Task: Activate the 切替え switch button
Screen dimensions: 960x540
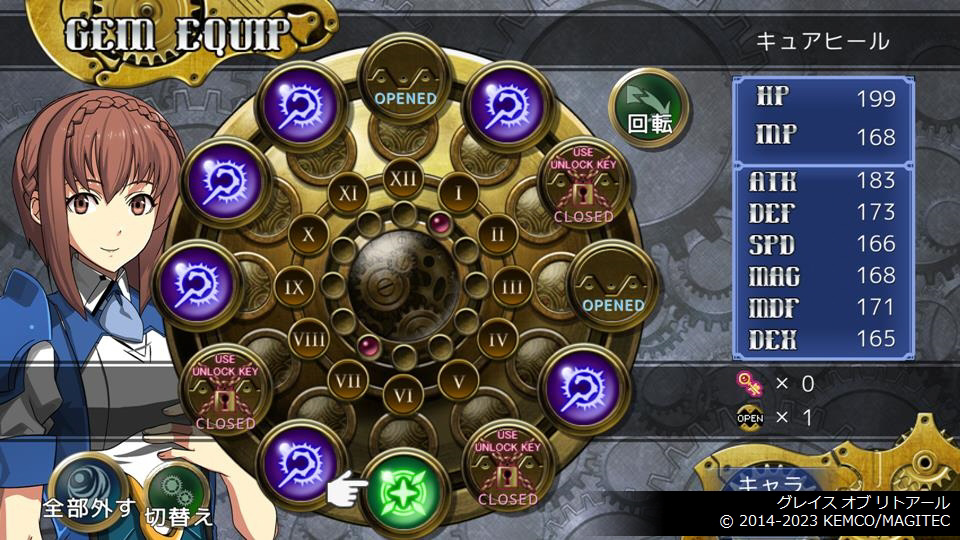Action: 178,498
